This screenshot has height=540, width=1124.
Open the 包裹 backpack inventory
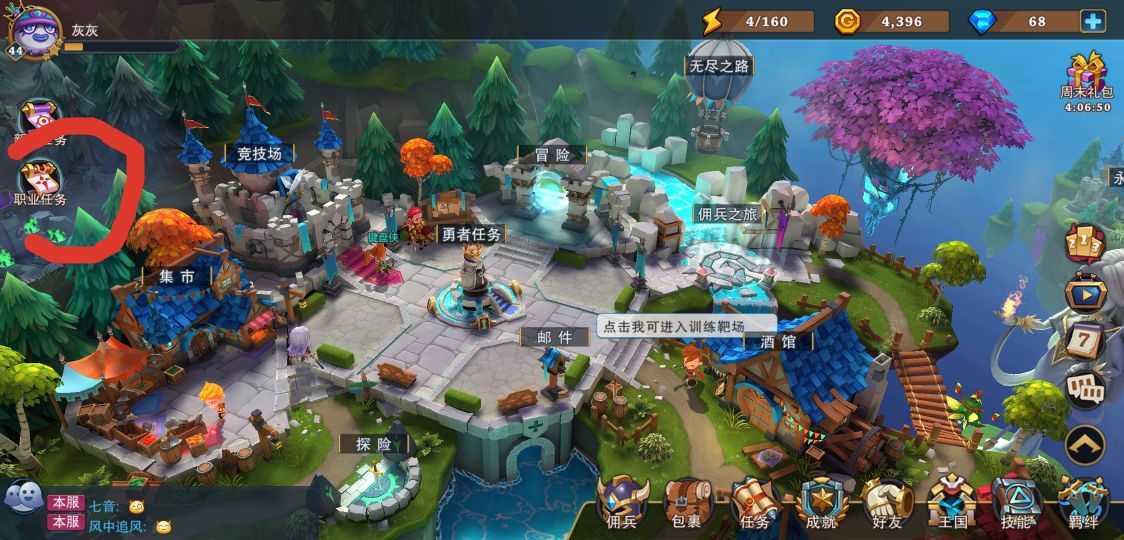pos(689,500)
